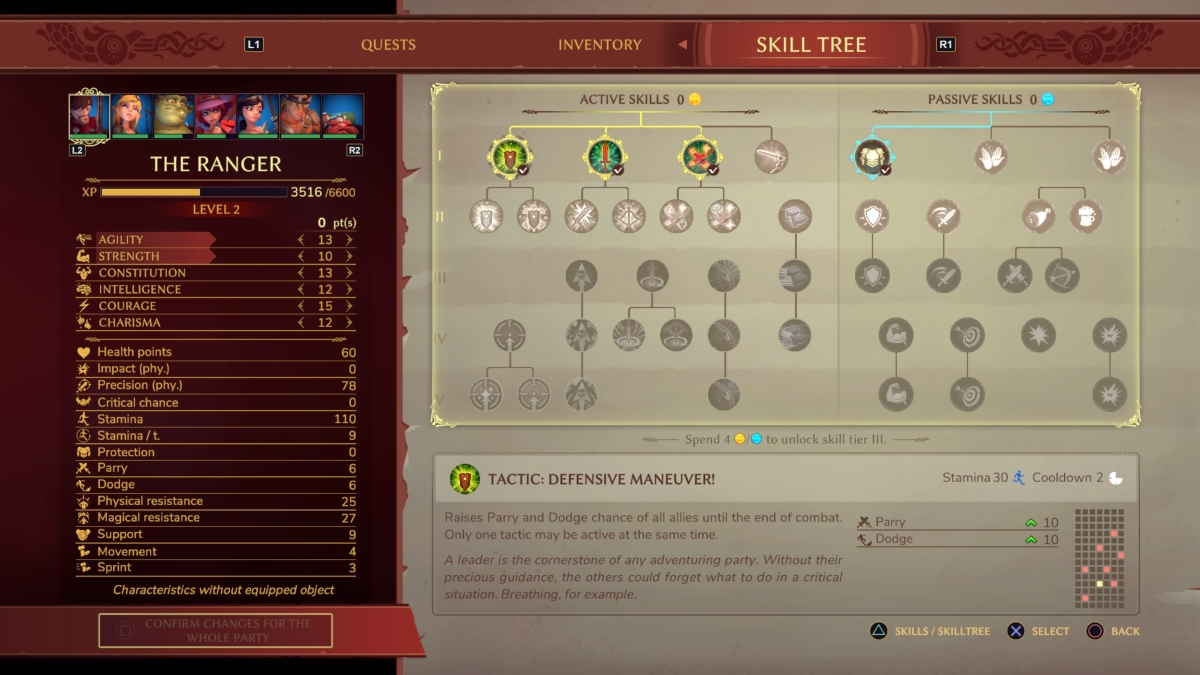Select the red sword tactic skill
Viewport: 1200px width, 675px height.
(x=605, y=157)
